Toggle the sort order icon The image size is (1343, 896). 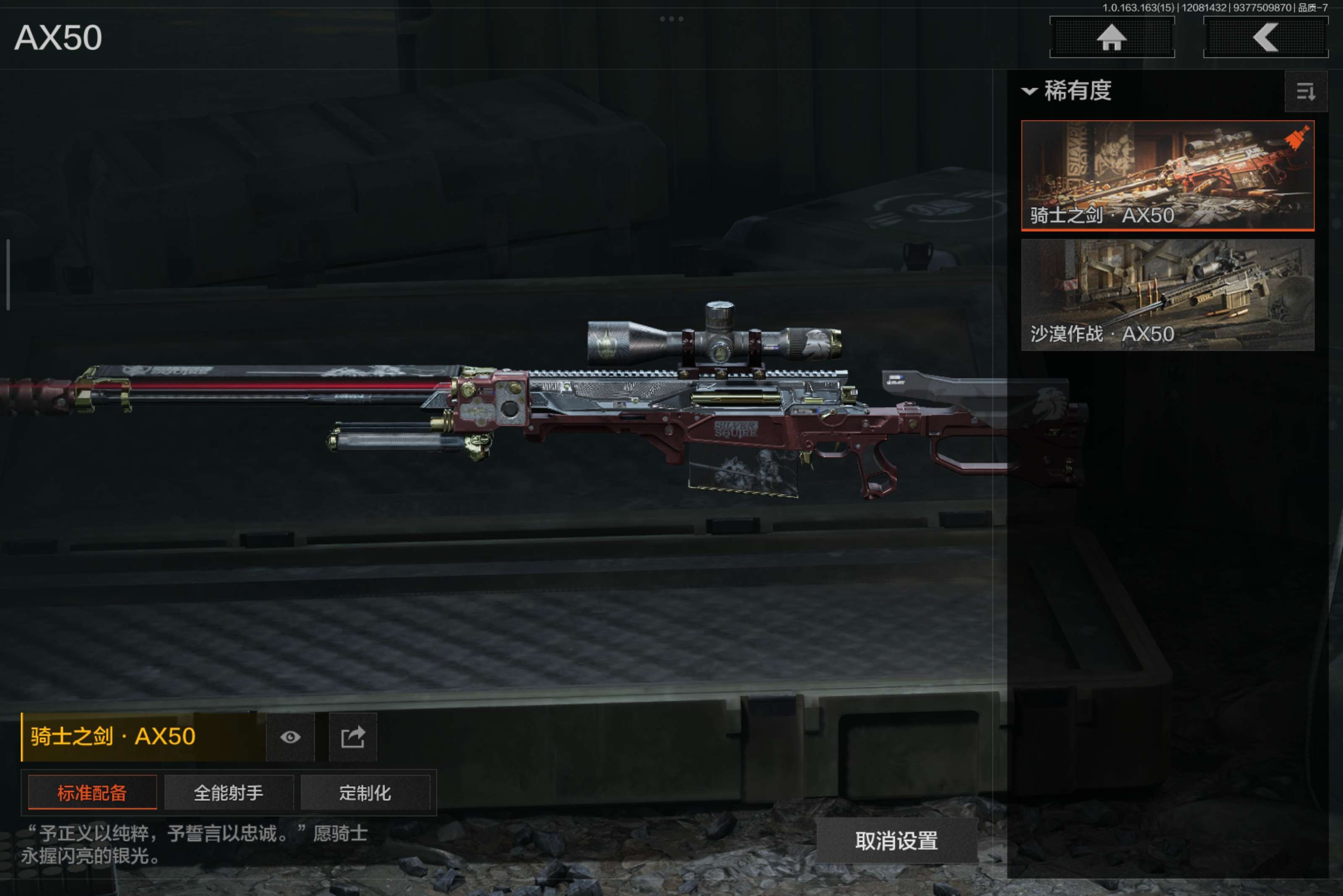coord(1305,91)
